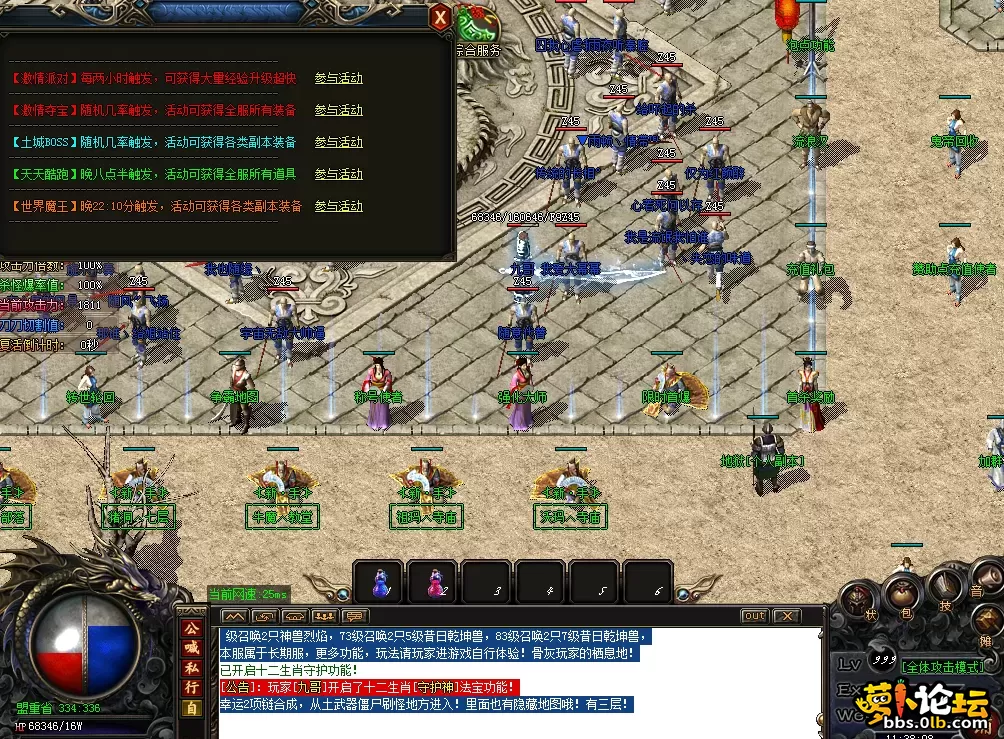1004x739 pixels.
Task: Open the 状 character status button
Action: point(861,602)
